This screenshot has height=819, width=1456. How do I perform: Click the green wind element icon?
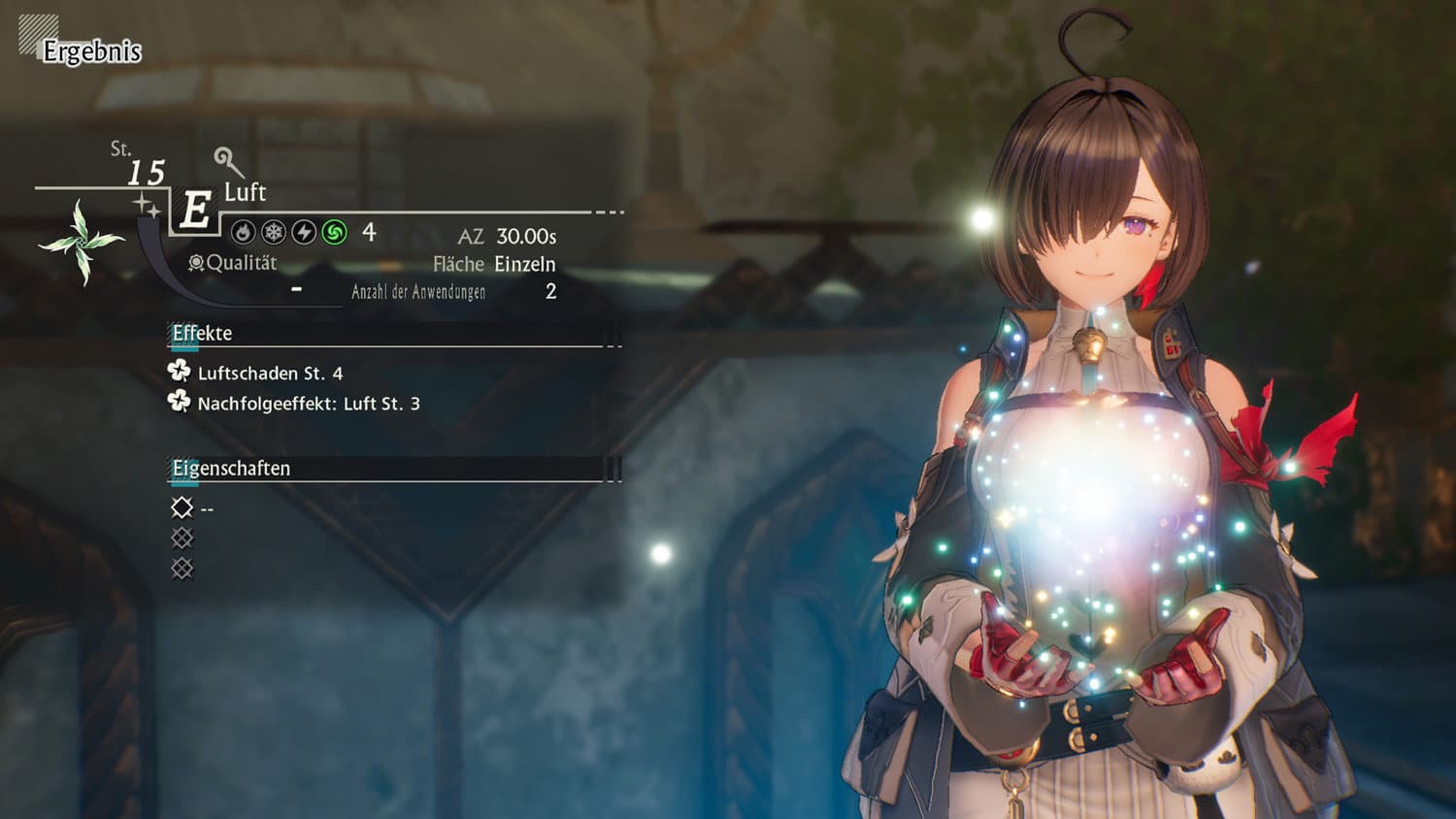334,232
